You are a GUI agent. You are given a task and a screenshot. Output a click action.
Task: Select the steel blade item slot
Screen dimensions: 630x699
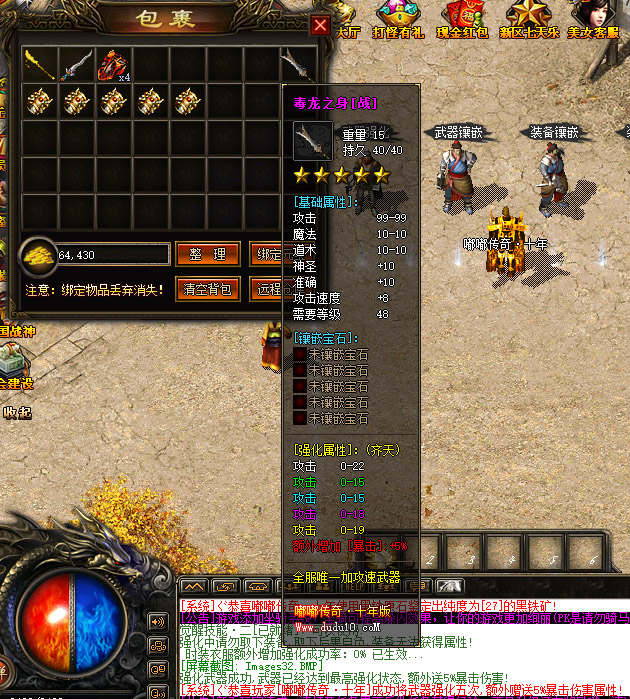[x=77, y=66]
